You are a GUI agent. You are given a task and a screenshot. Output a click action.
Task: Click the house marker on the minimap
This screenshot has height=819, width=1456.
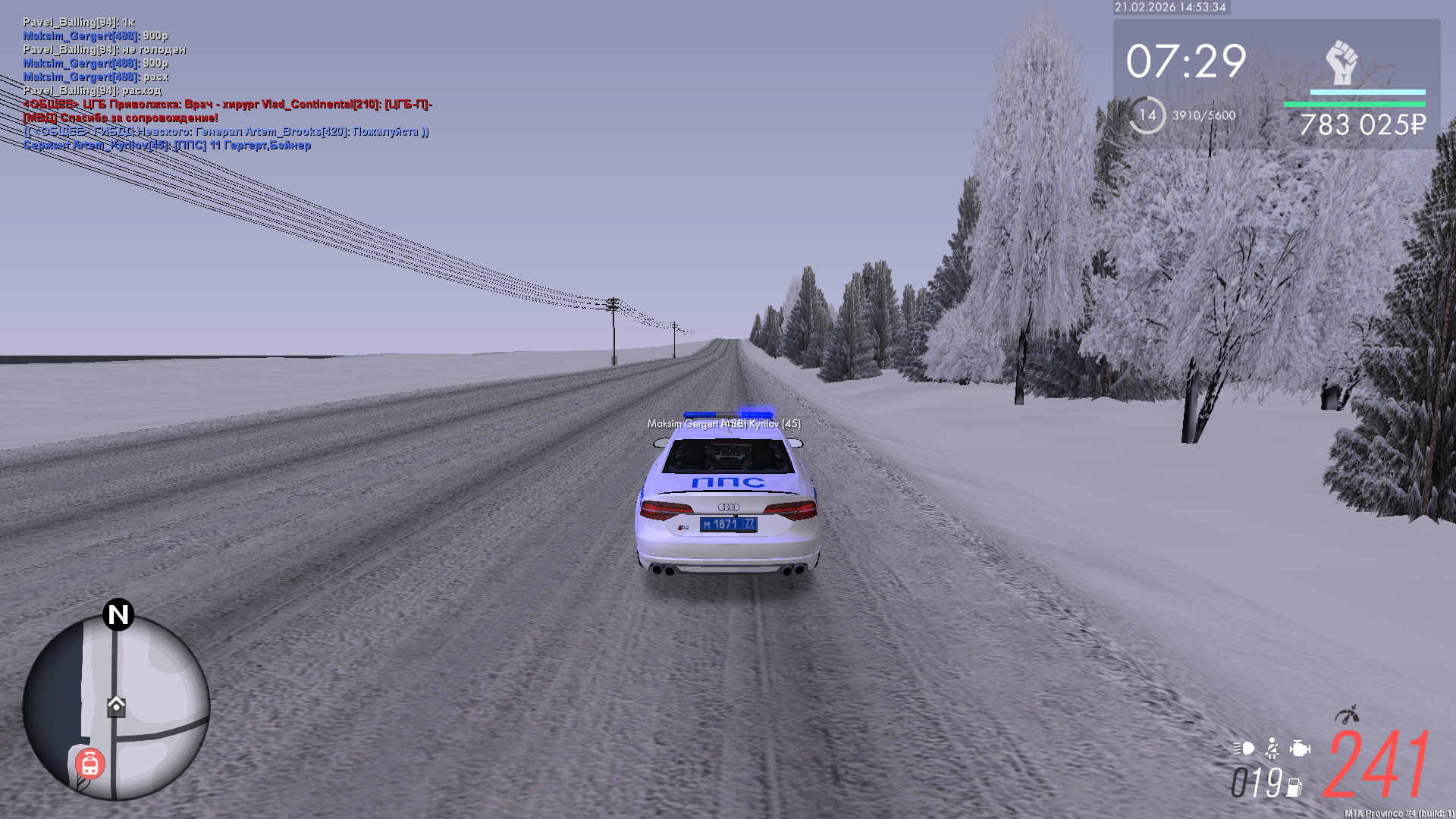click(x=116, y=705)
